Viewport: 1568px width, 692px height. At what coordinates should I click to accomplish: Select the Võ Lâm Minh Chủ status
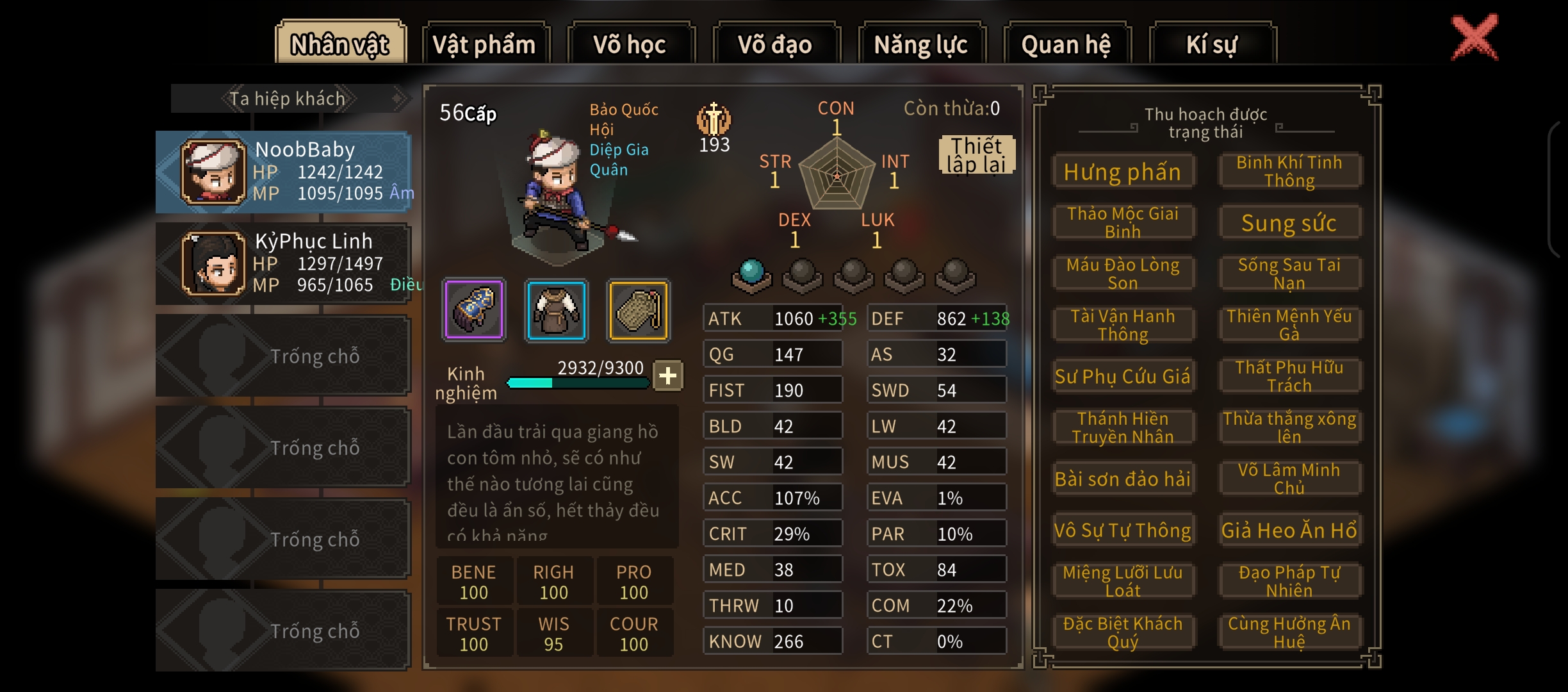(1289, 479)
